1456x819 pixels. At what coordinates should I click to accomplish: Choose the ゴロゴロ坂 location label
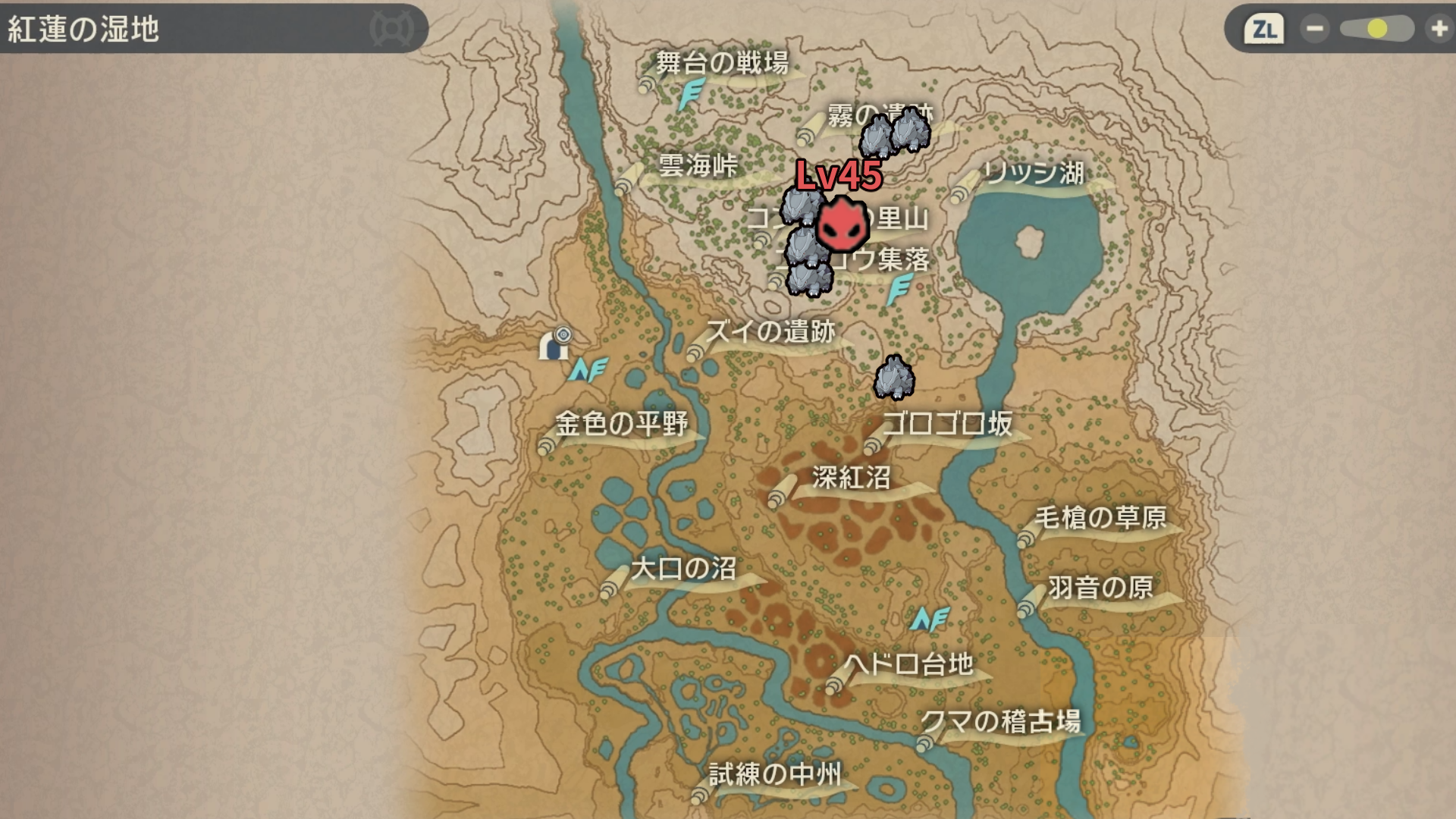click(x=947, y=423)
